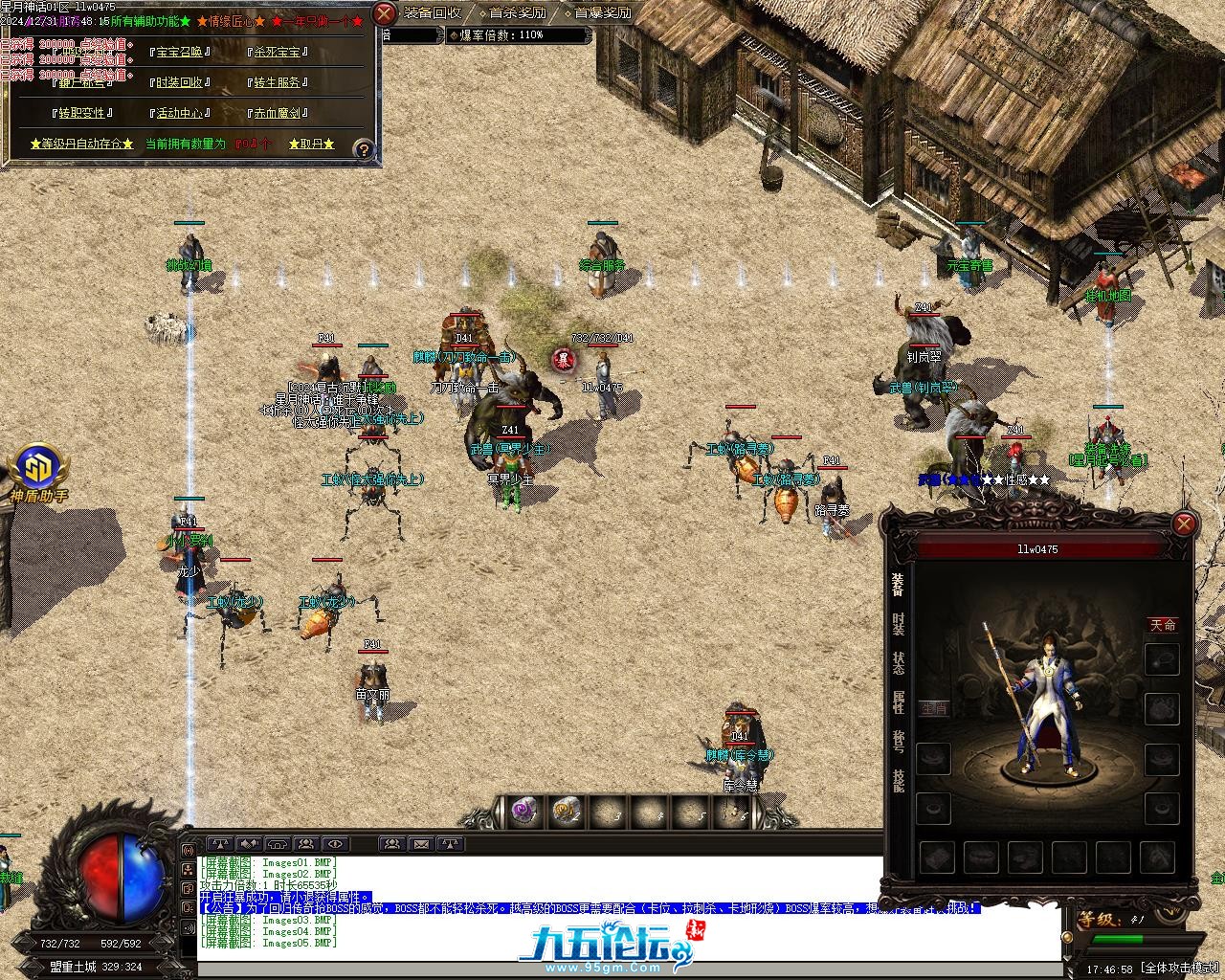Close the helper functions panel
Screen dimensions: 1225x980
click(x=384, y=13)
